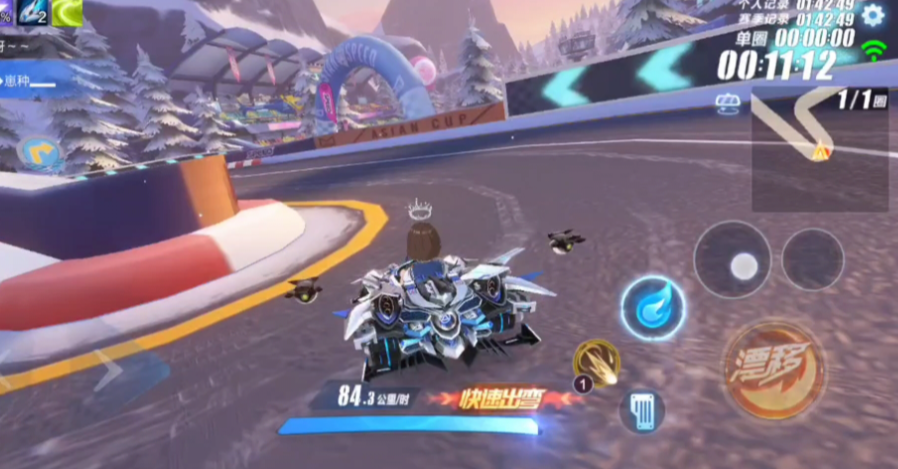
Task: Tap the small icon above the minimap
Action: coord(727,102)
